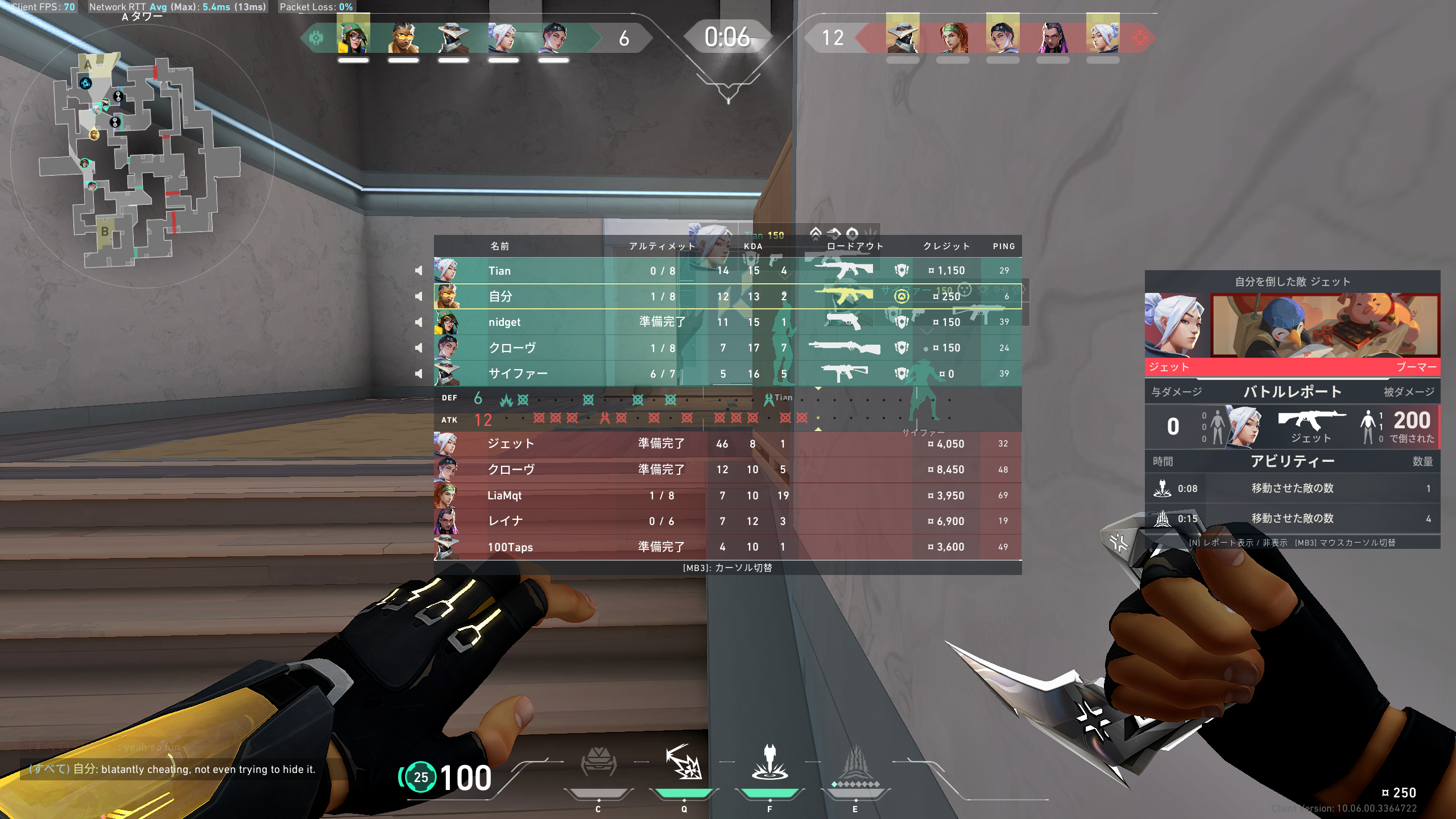Select the 自分 highlighted scoreboard row
1456x819 pixels.
[x=728, y=296]
